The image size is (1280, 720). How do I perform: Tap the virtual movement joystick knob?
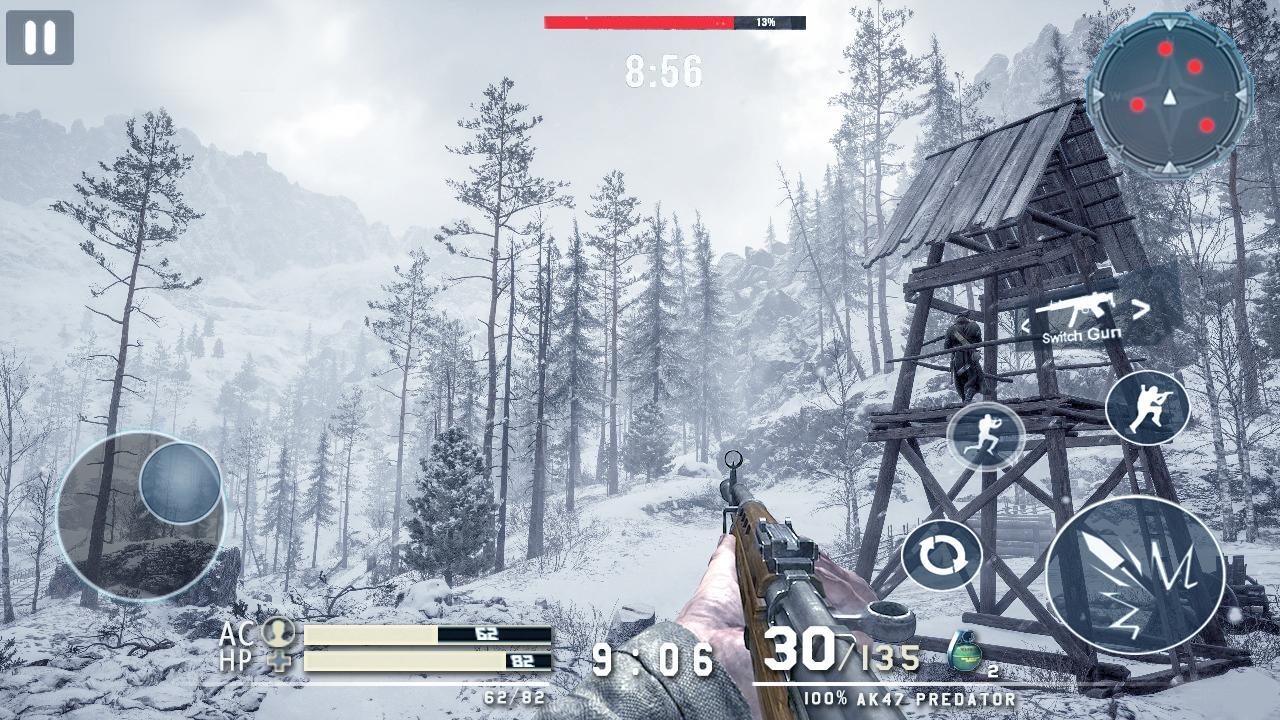pos(180,483)
